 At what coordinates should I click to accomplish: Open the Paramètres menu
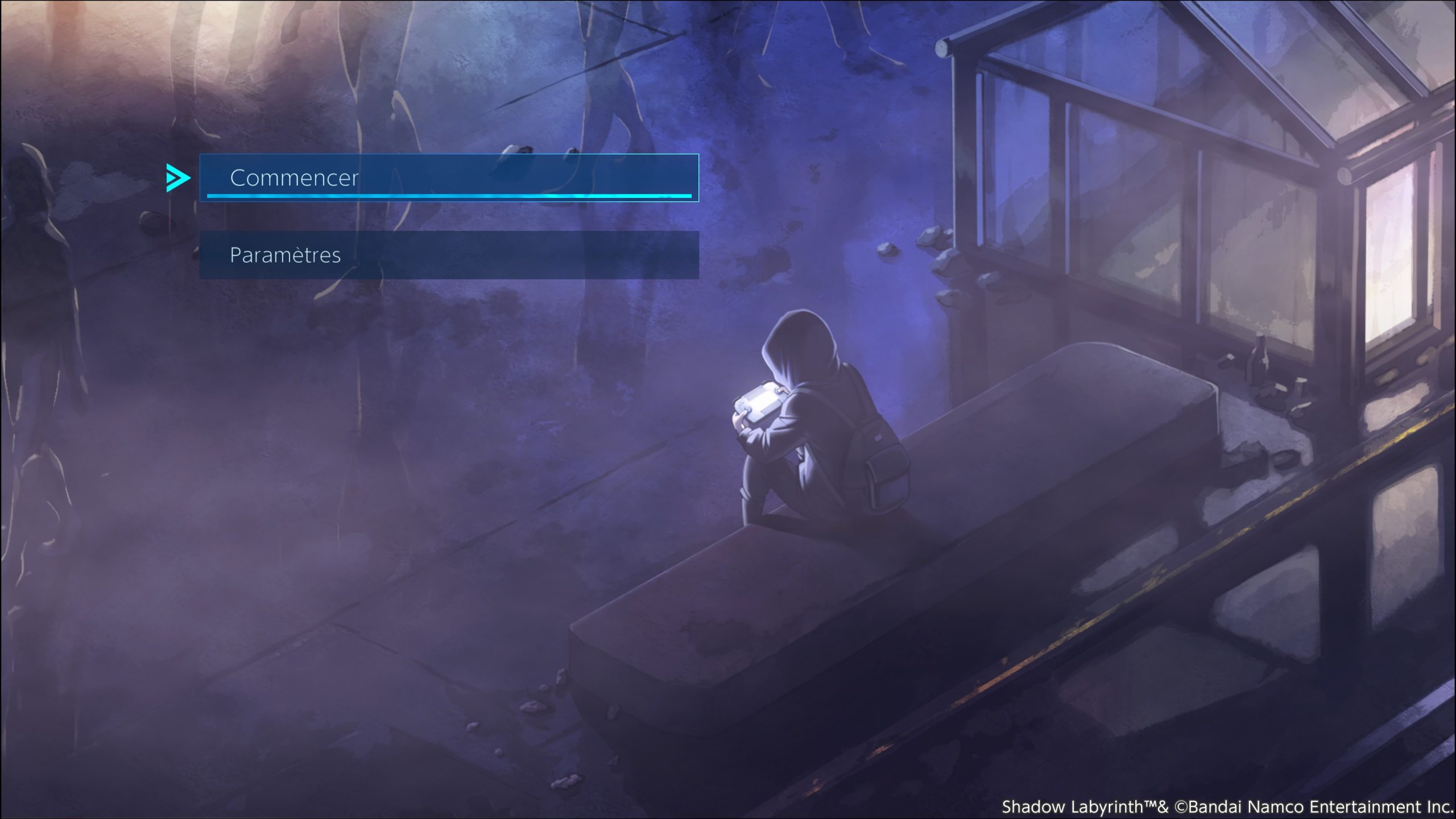448,255
